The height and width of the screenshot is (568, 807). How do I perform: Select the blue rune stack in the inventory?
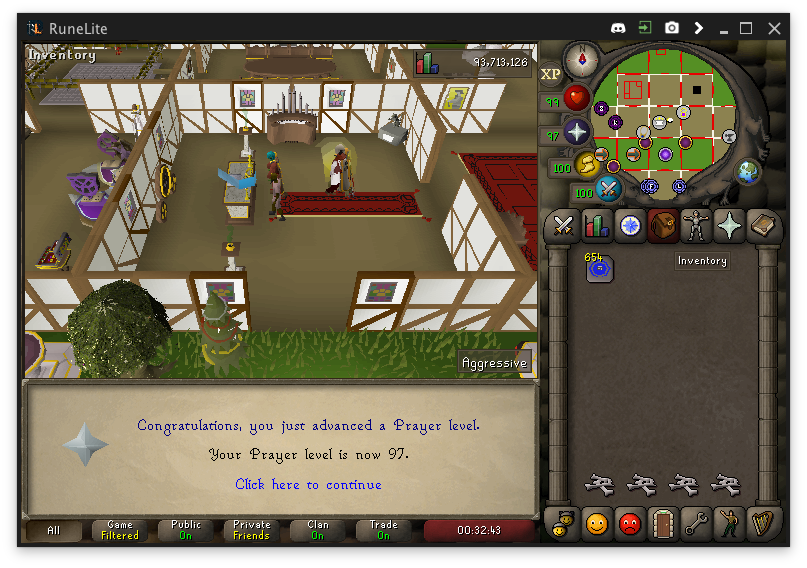click(599, 268)
